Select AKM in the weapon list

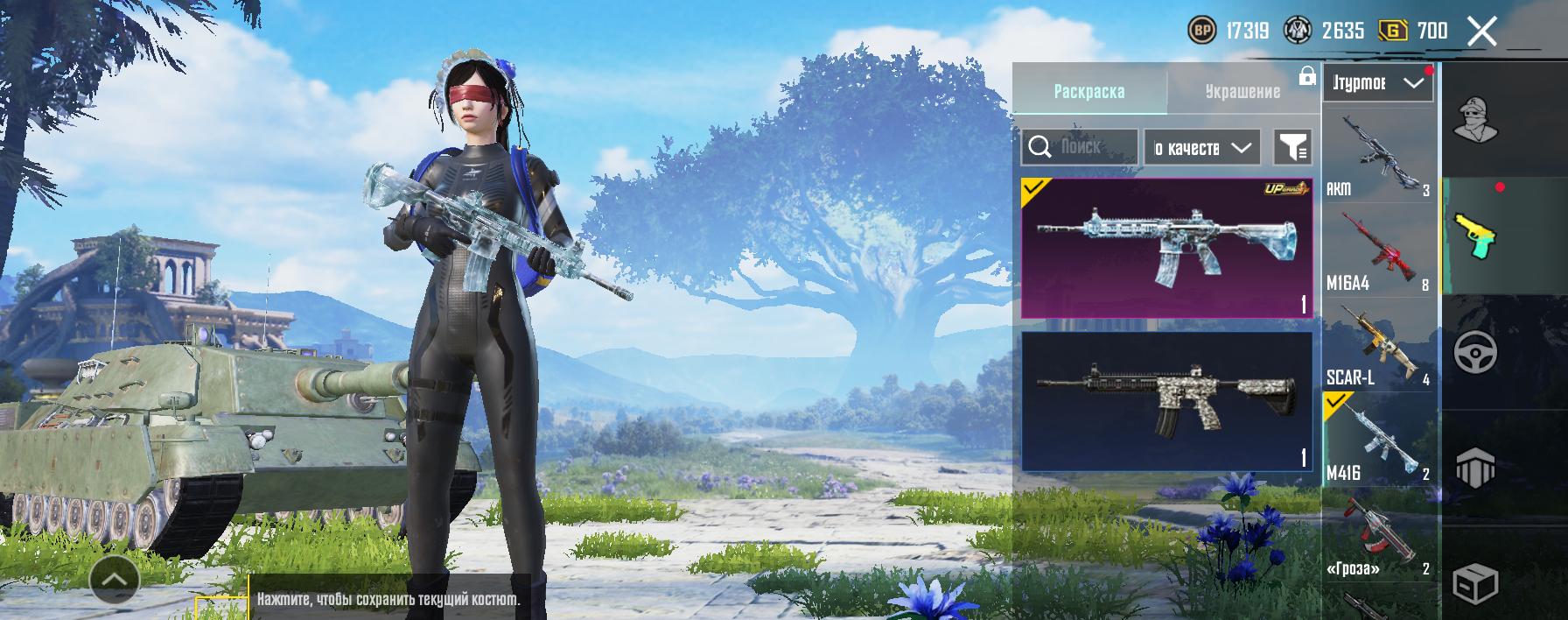tap(1377, 156)
